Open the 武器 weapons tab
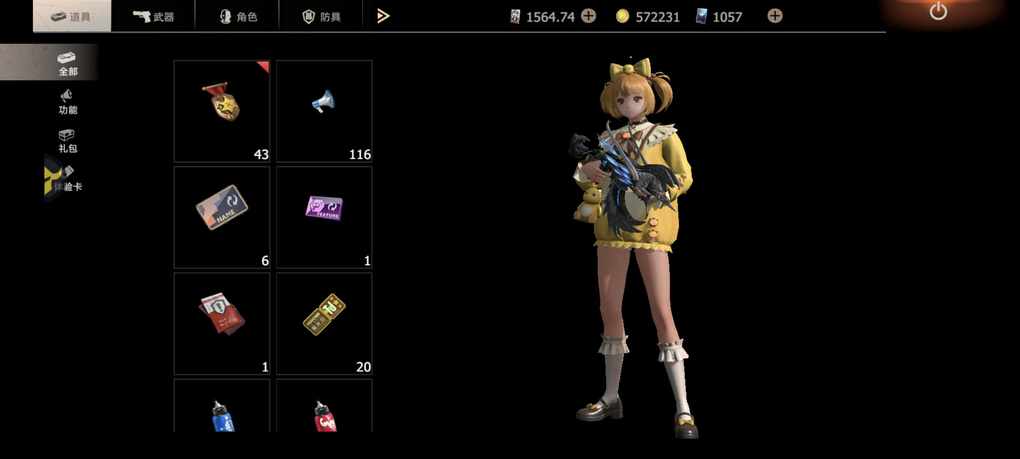1020x459 pixels. (153, 16)
